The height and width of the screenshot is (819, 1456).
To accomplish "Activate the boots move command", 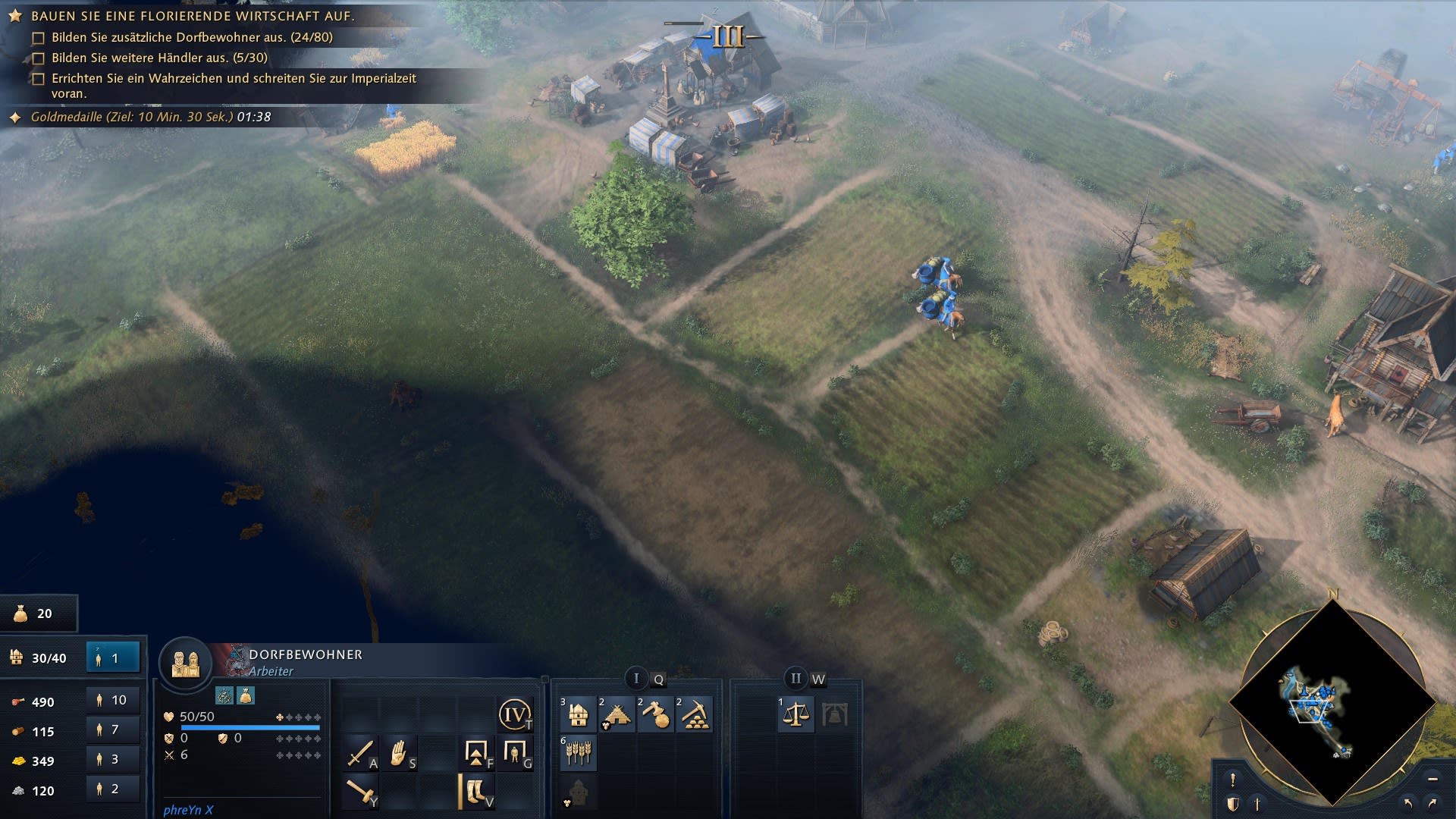I will click(x=476, y=792).
